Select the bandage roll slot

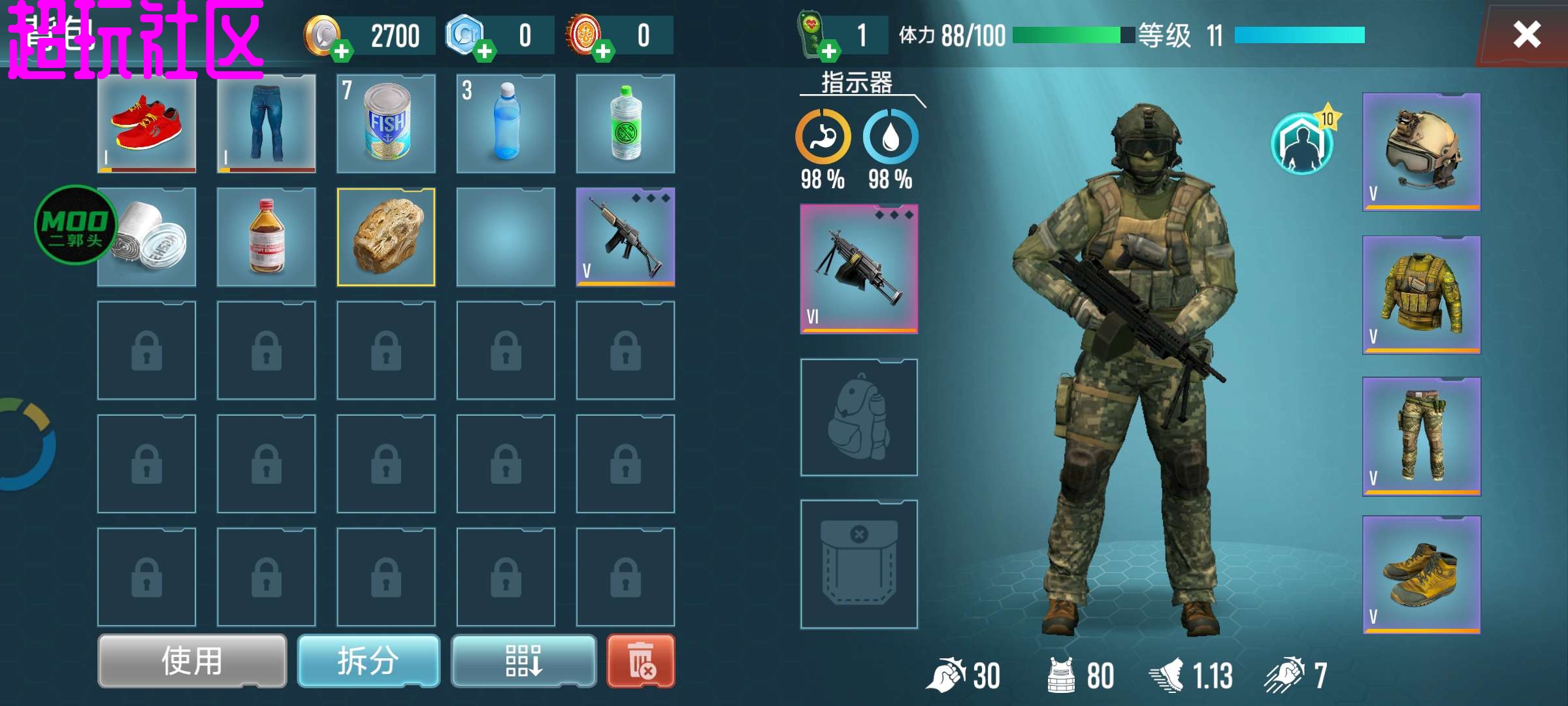click(x=147, y=237)
